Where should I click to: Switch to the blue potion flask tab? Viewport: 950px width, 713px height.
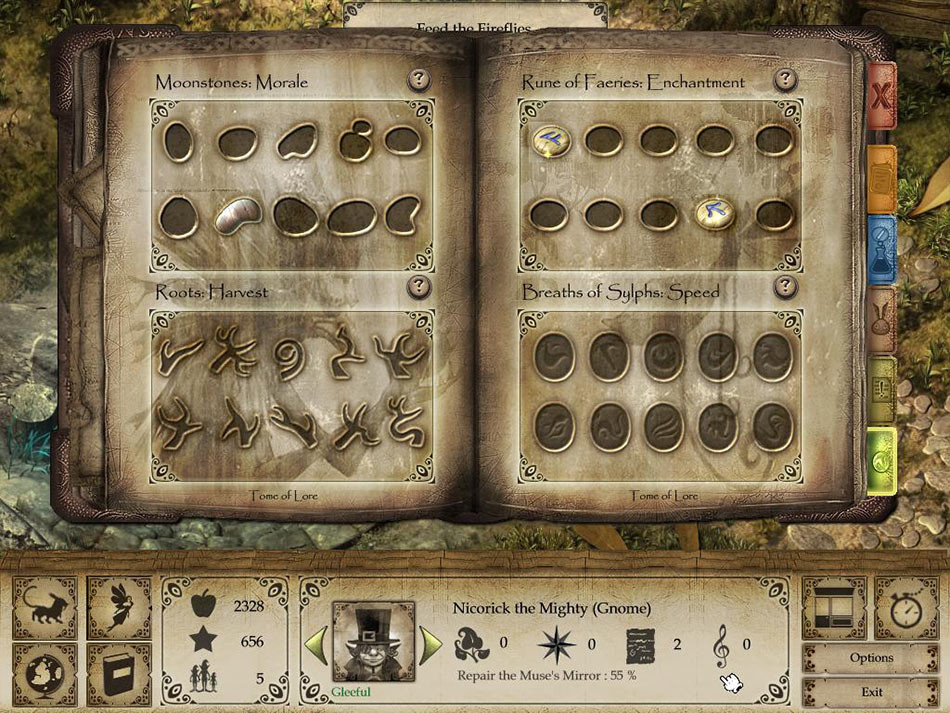coord(881,246)
